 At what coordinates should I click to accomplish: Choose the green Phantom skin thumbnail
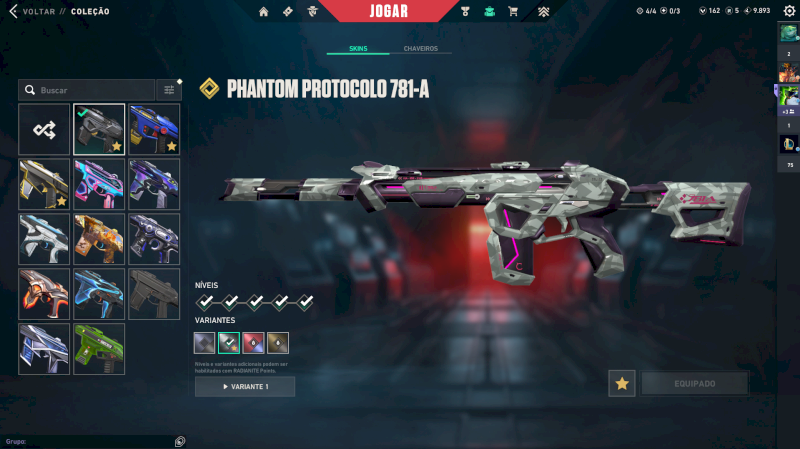click(99, 348)
